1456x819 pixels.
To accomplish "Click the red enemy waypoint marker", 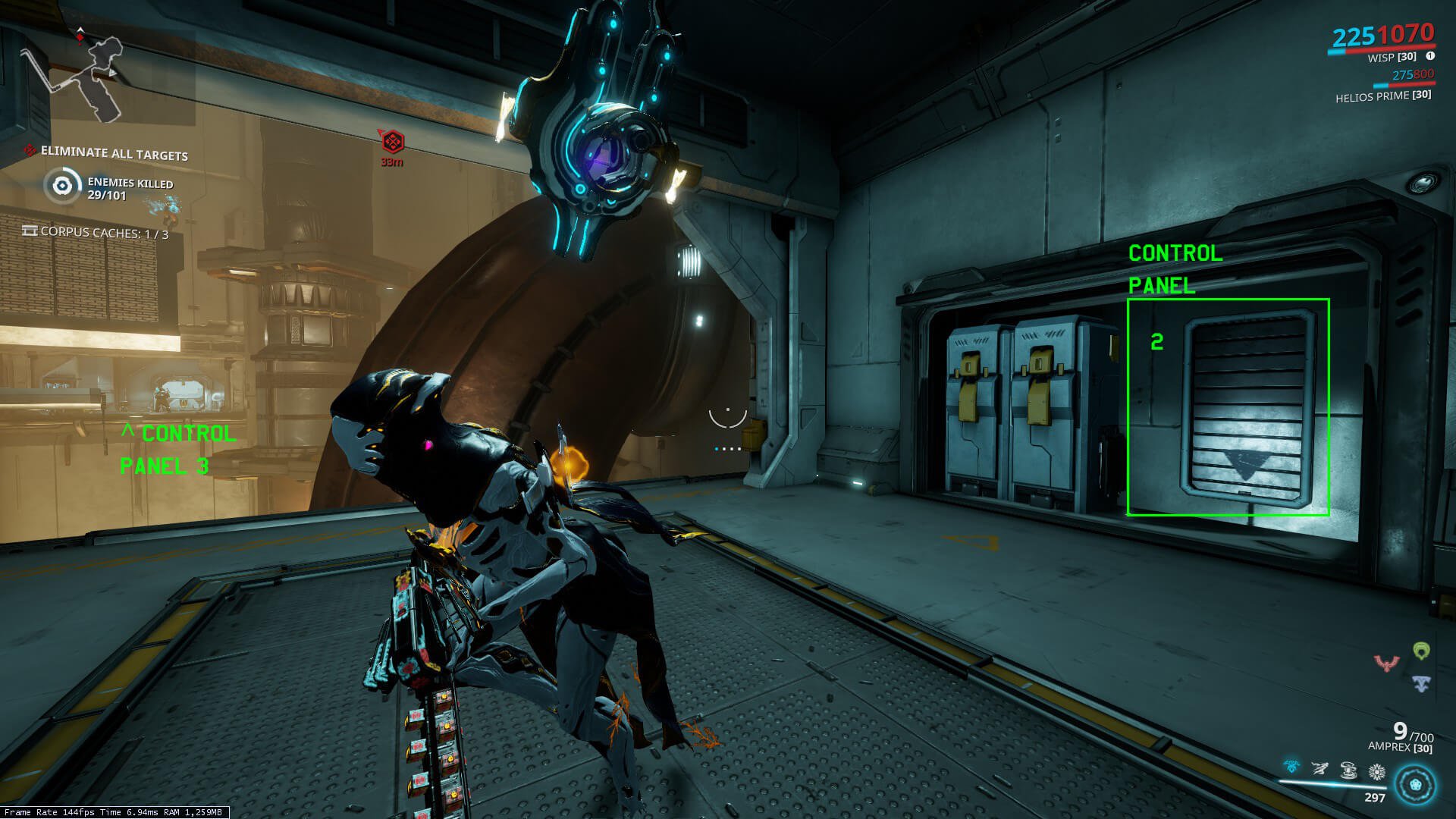I will pyautogui.click(x=392, y=142).
